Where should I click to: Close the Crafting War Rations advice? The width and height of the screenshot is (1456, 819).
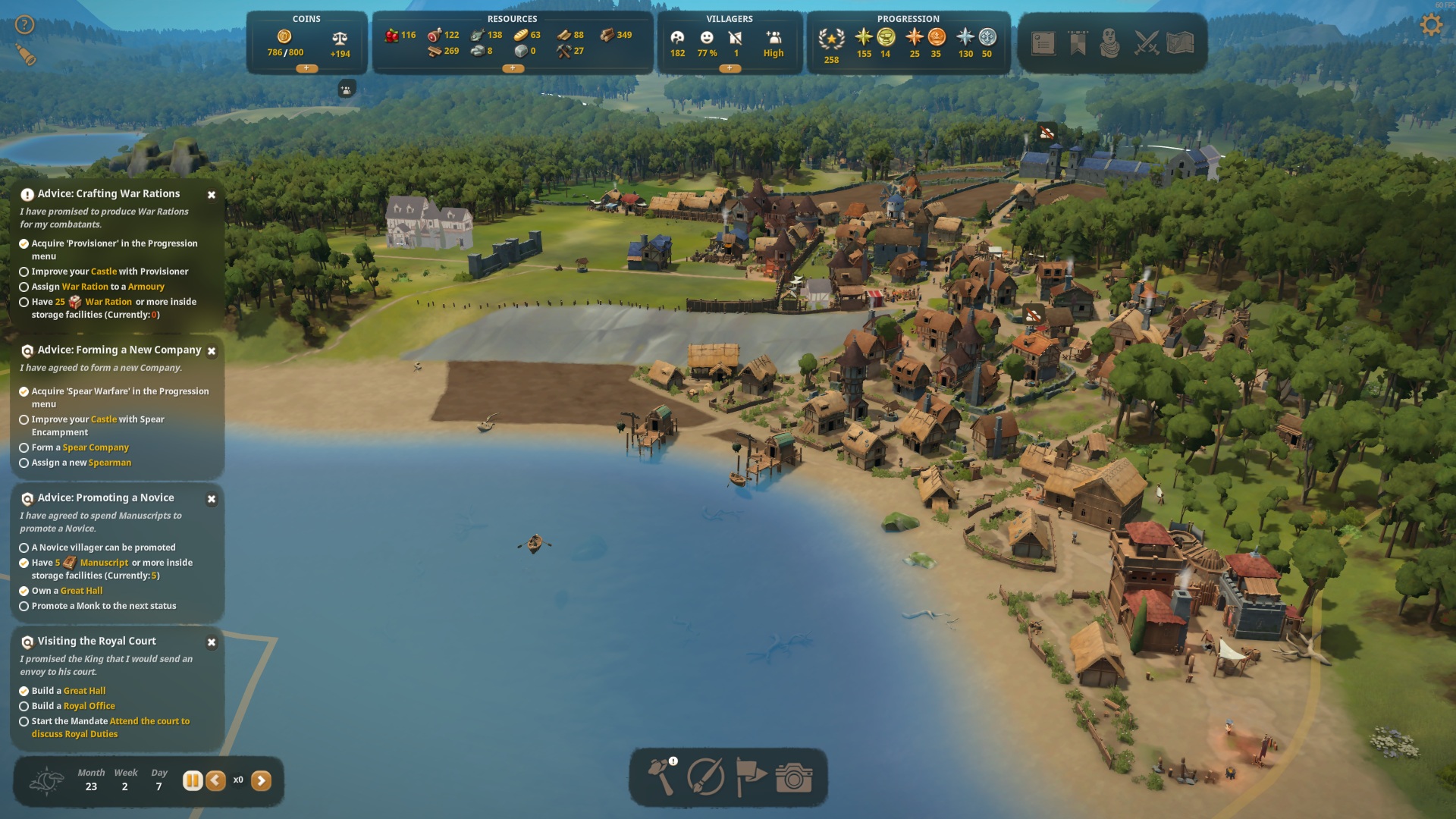click(212, 195)
